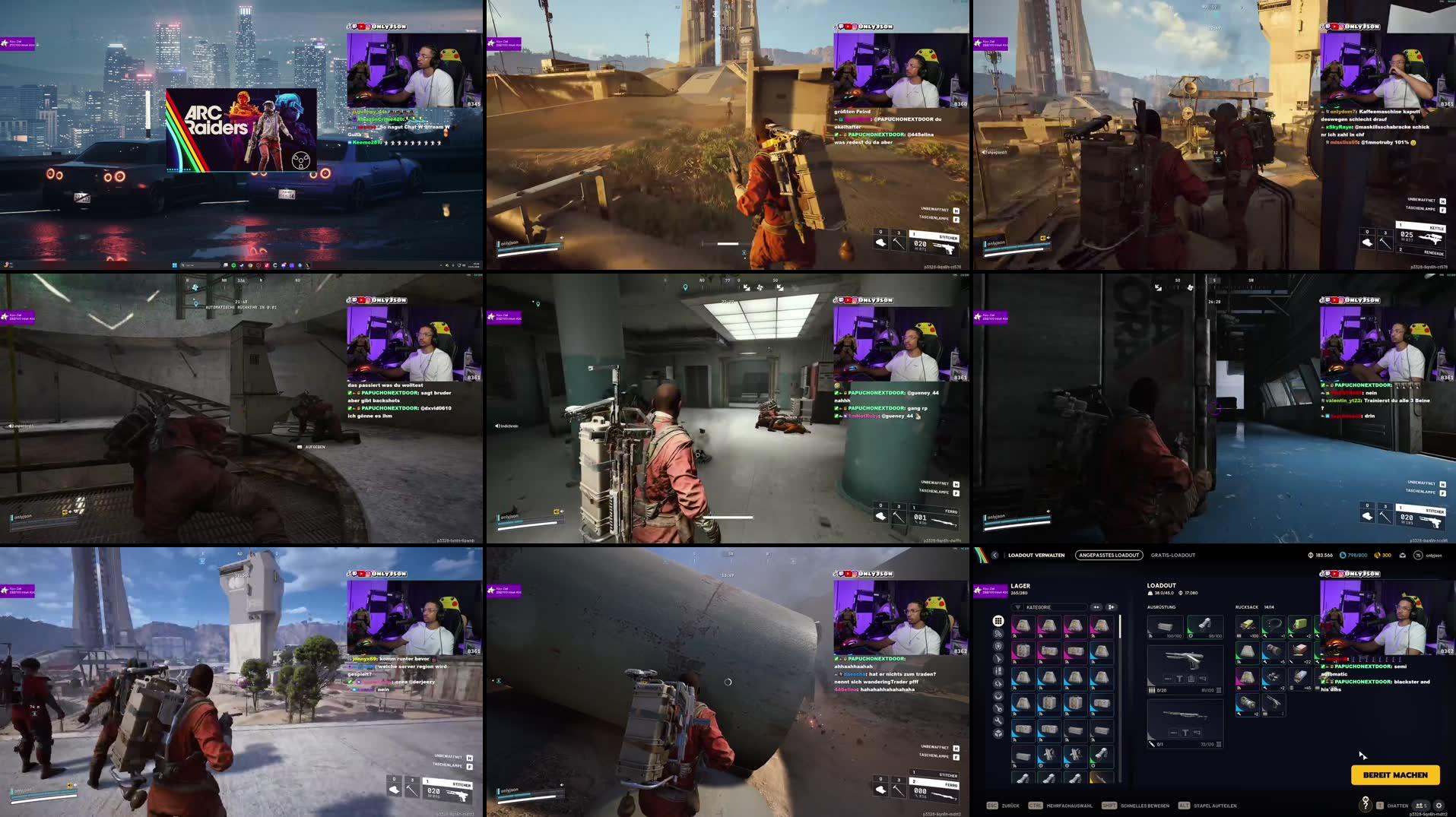Open the settings gear icon at bottom right

point(1438,806)
